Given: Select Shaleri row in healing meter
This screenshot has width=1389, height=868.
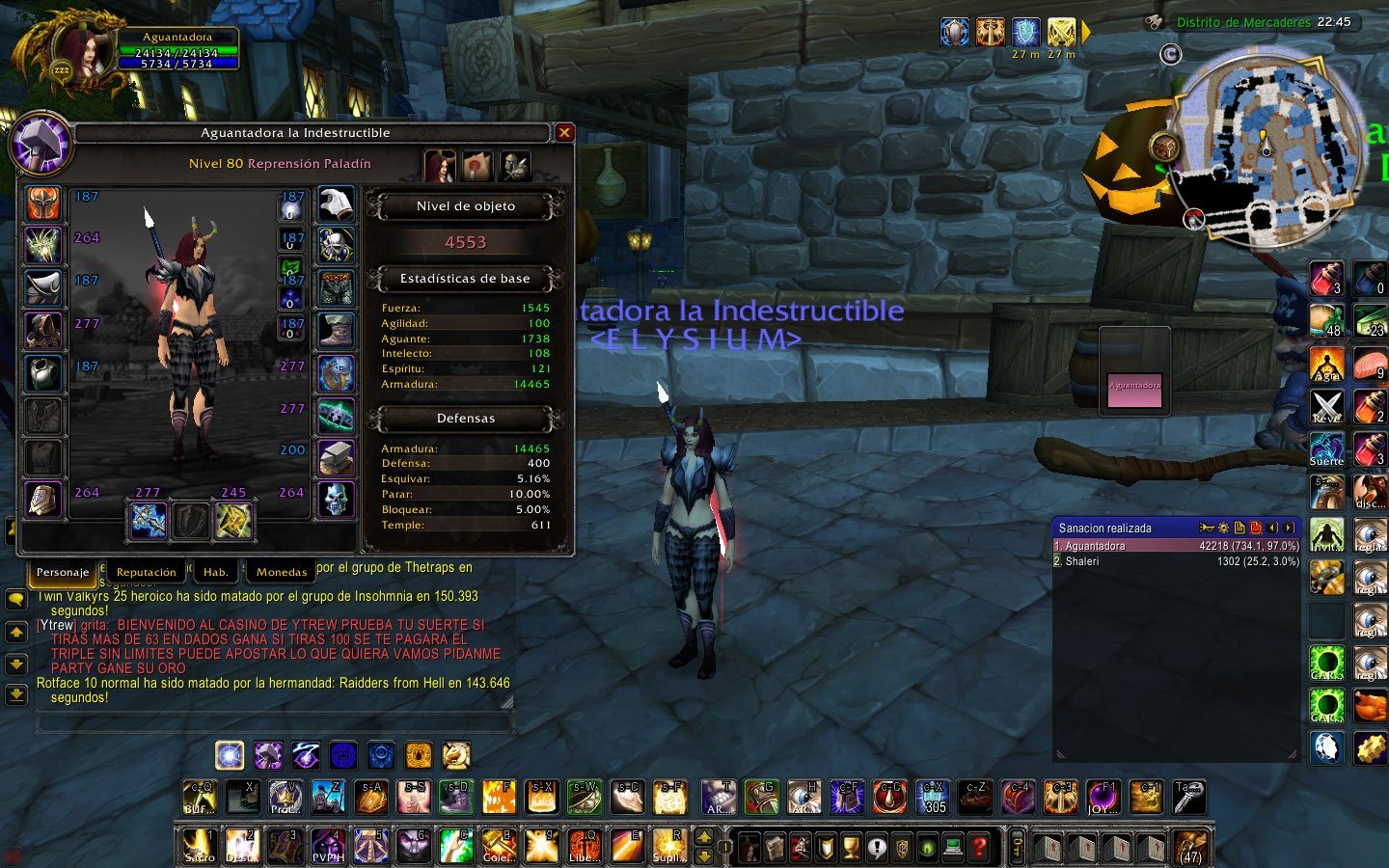Looking at the screenshot, I should pos(1177,561).
